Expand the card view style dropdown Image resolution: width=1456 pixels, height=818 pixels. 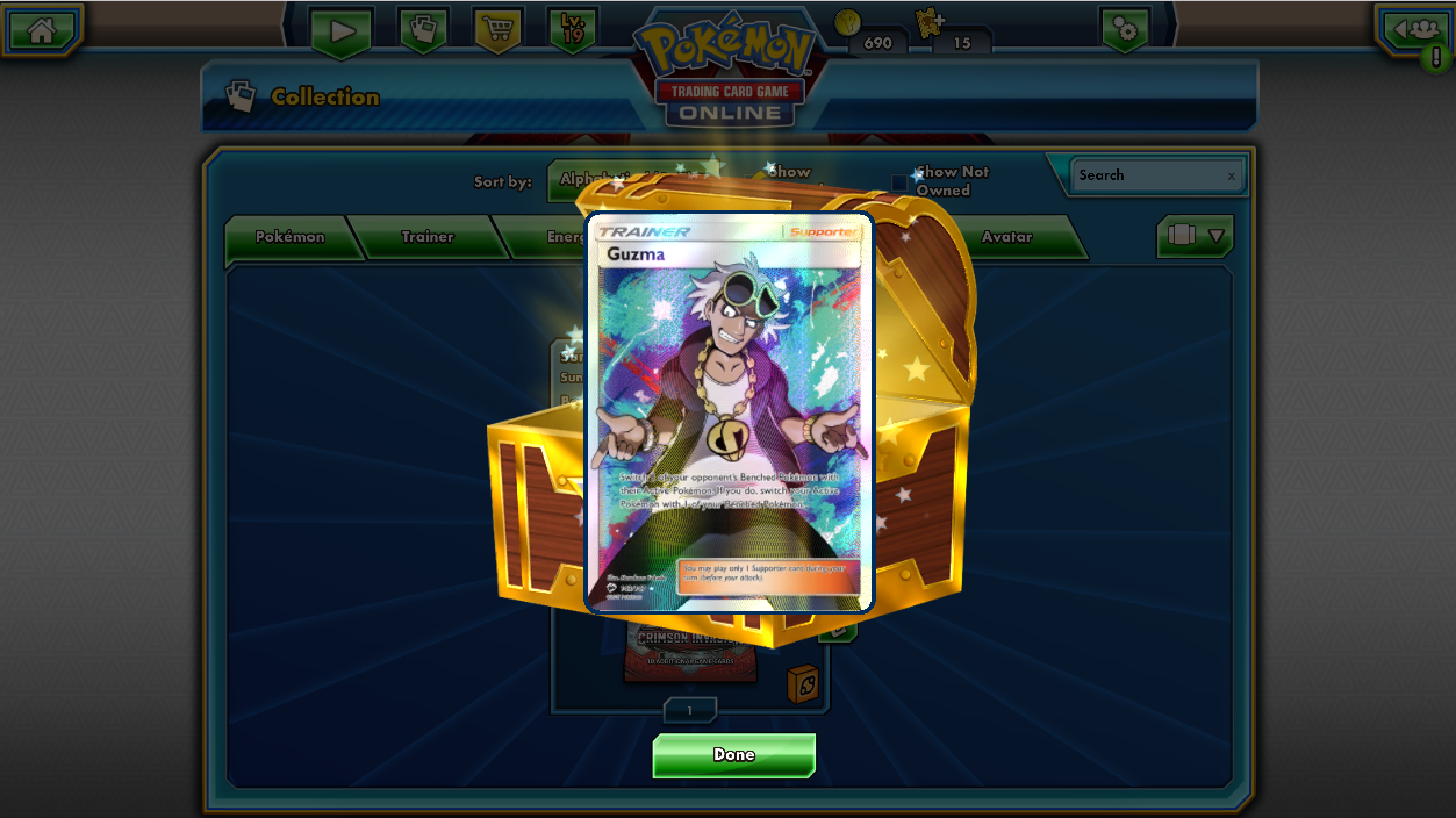[1195, 236]
